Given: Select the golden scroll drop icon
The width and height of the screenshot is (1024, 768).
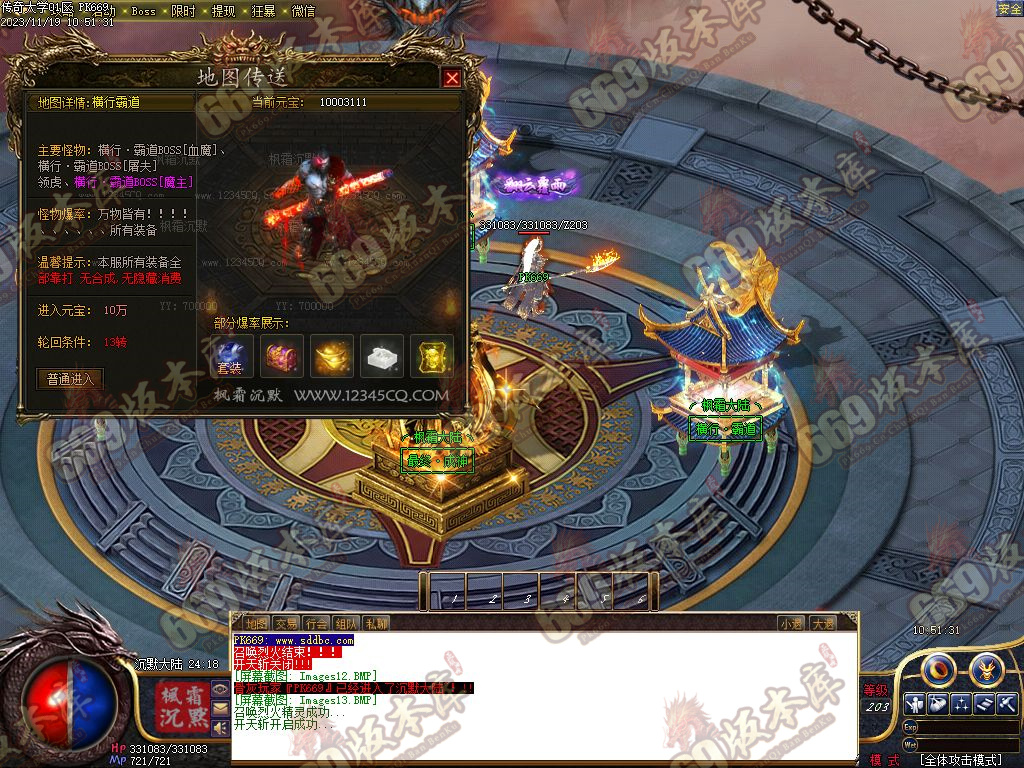Looking at the screenshot, I should (432, 356).
